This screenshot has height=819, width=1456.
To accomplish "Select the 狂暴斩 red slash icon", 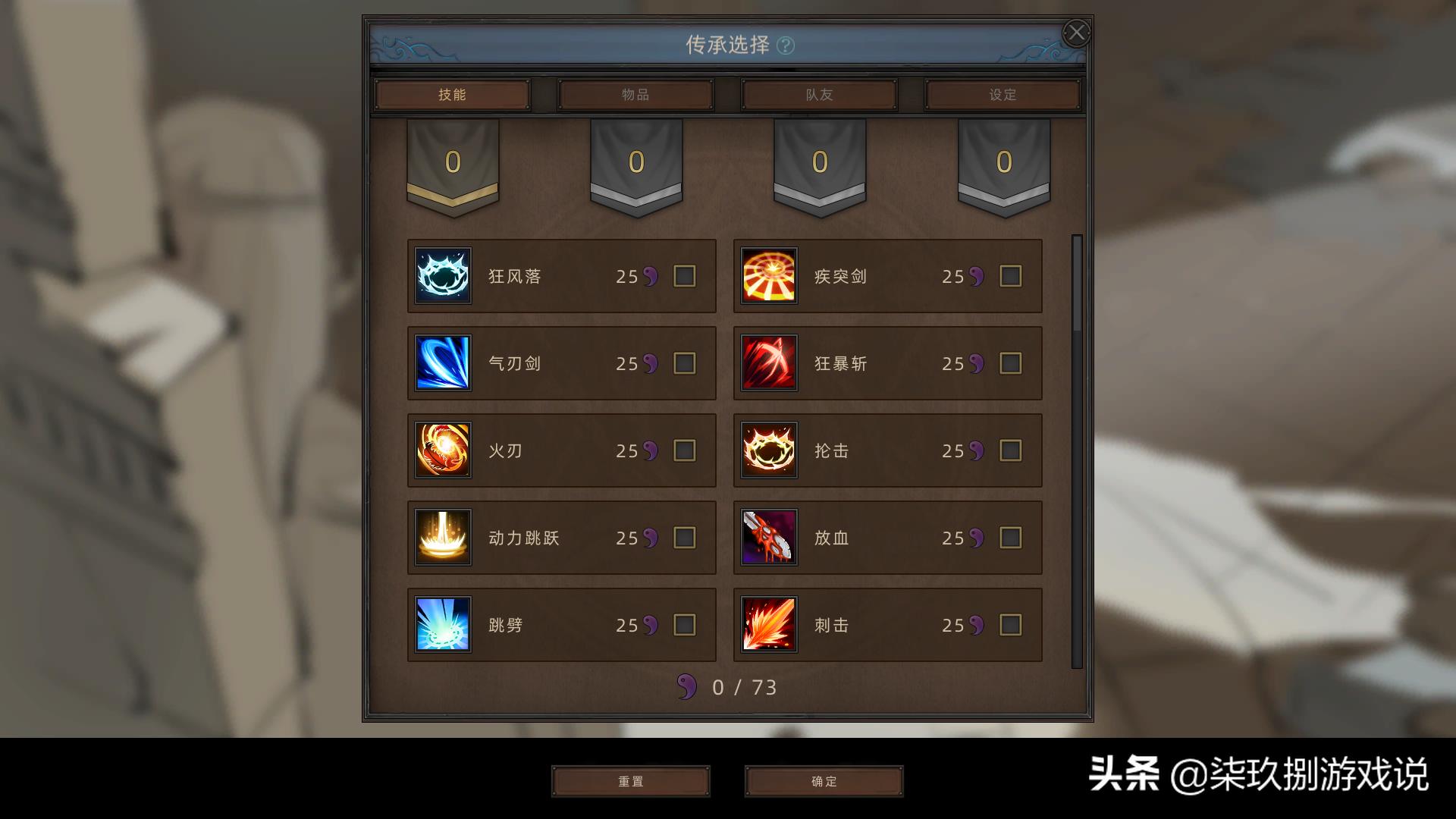I will click(769, 363).
